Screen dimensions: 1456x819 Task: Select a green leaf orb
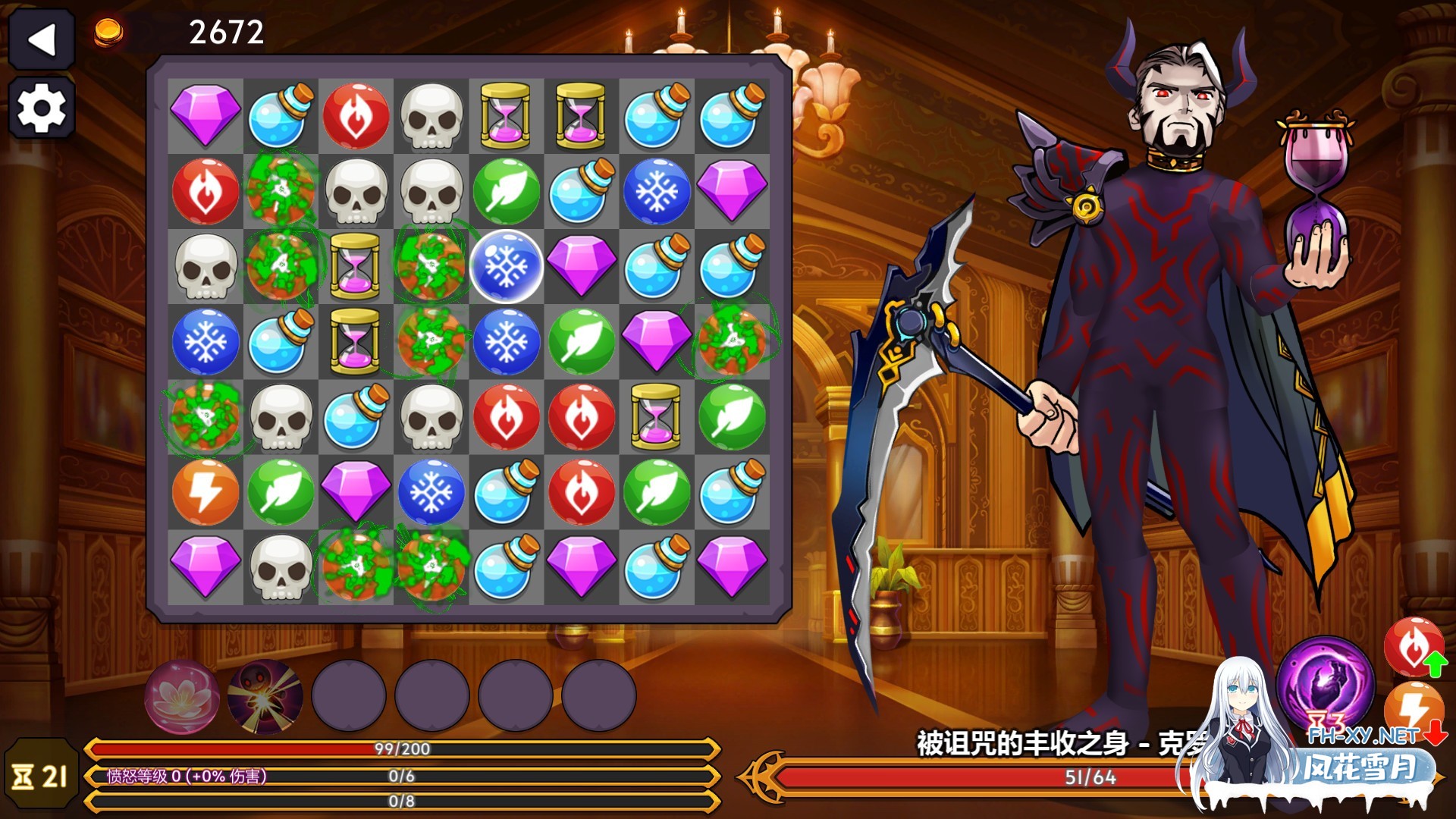[507, 189]
